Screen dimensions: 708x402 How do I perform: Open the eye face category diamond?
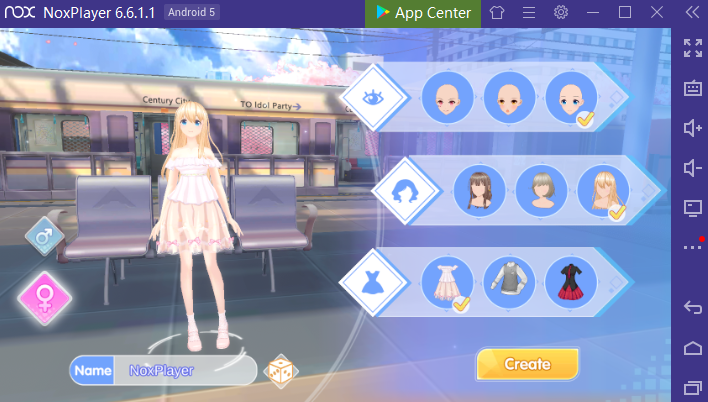pos(374,98)
